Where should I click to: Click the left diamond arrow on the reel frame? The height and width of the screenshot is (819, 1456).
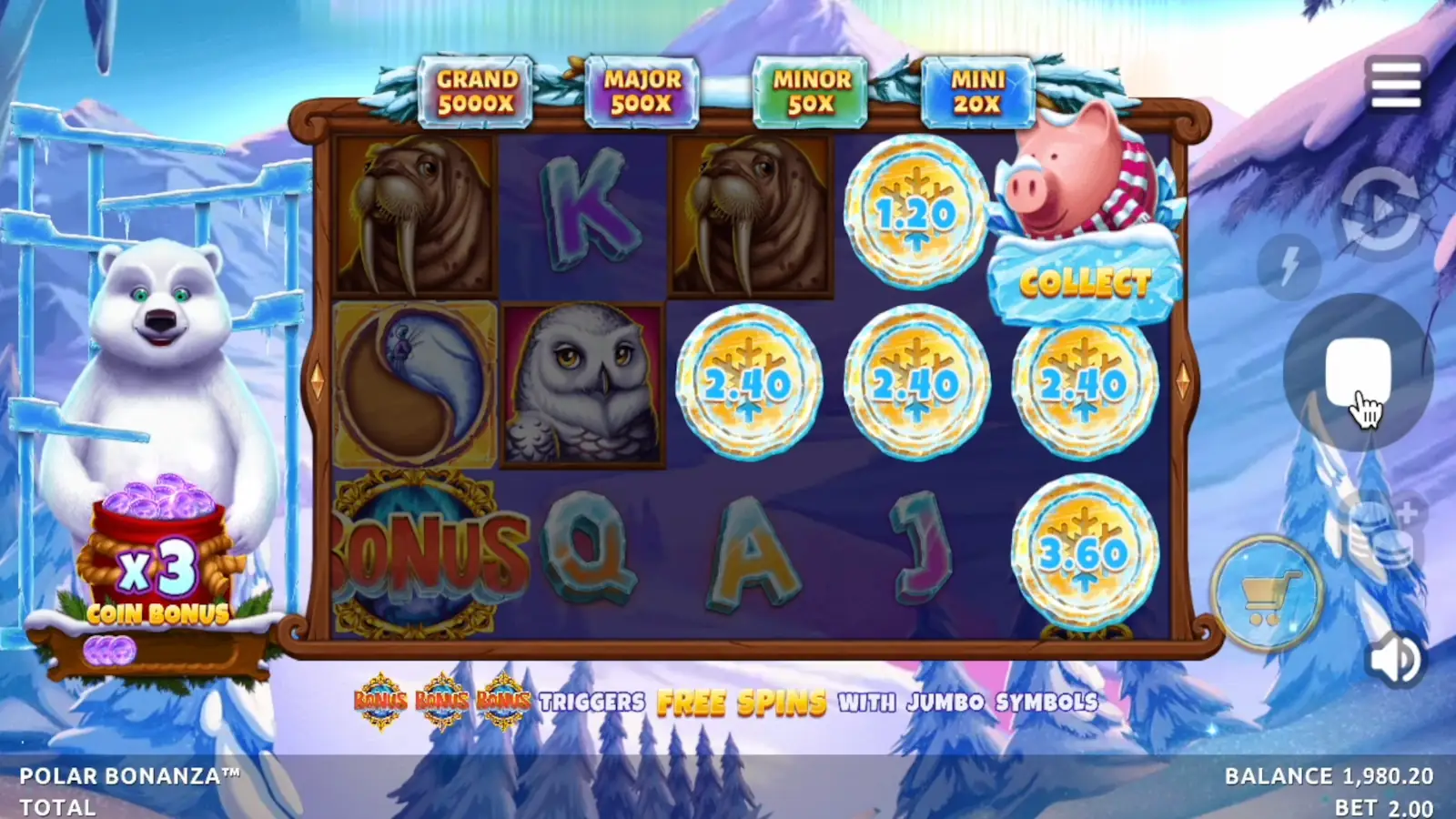point(317,382)
